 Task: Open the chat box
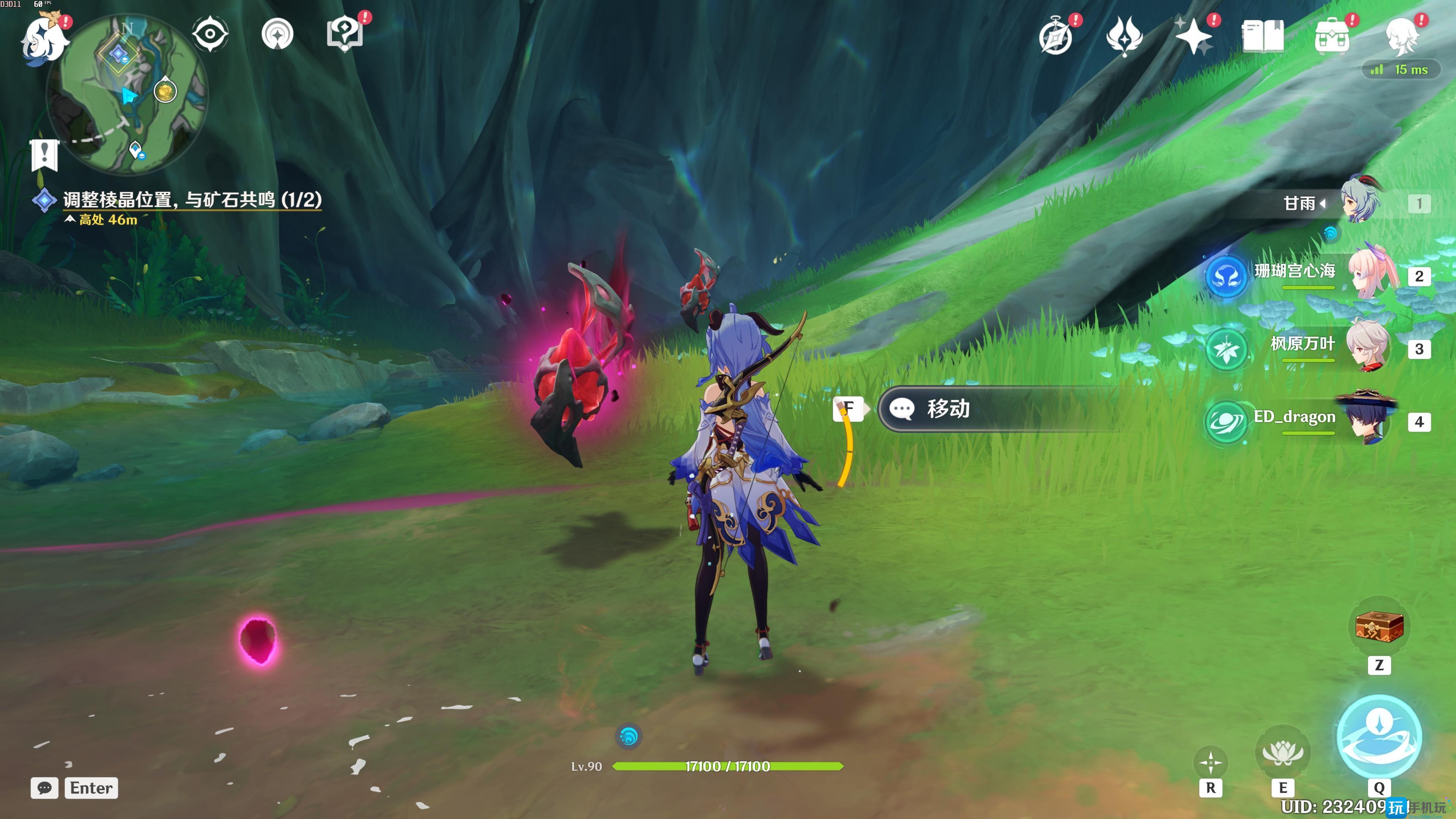[45, 788]
